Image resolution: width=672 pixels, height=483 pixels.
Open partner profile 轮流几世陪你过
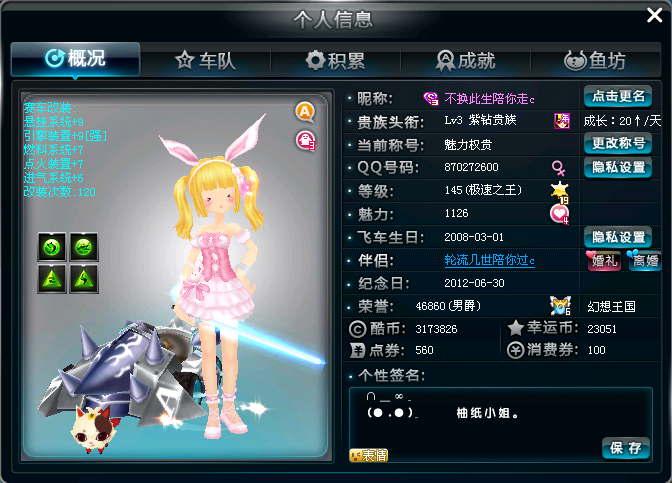pyautogui.click(x=490, y=260)
